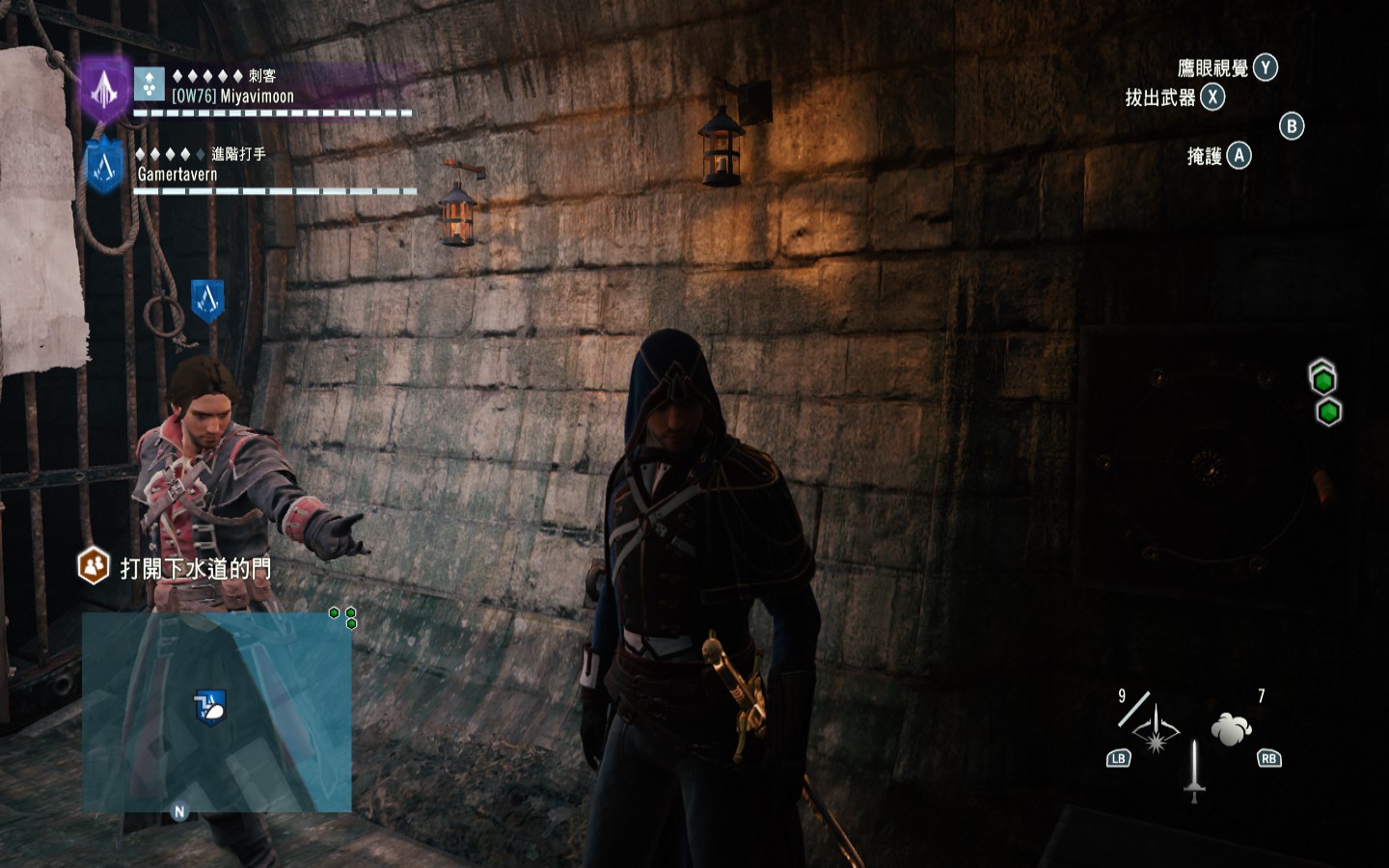Select the smoke bomb item
Image resolution: width=1389 pixels, height=868 pixels.
coord(1231,728)
